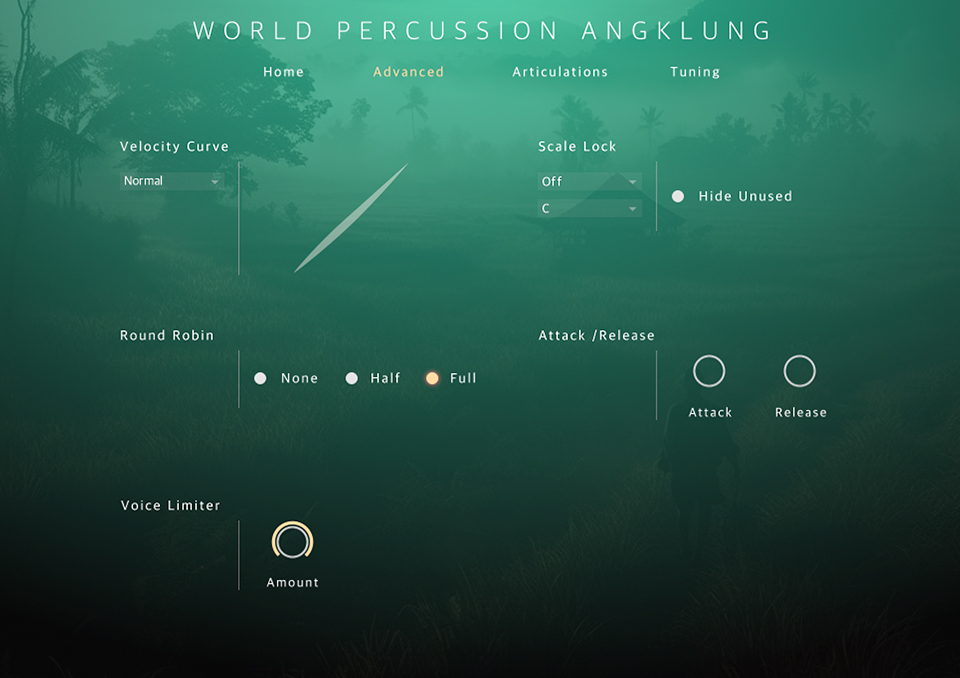Click the Attack knob
960x678 pixels.
pos(709,371)
